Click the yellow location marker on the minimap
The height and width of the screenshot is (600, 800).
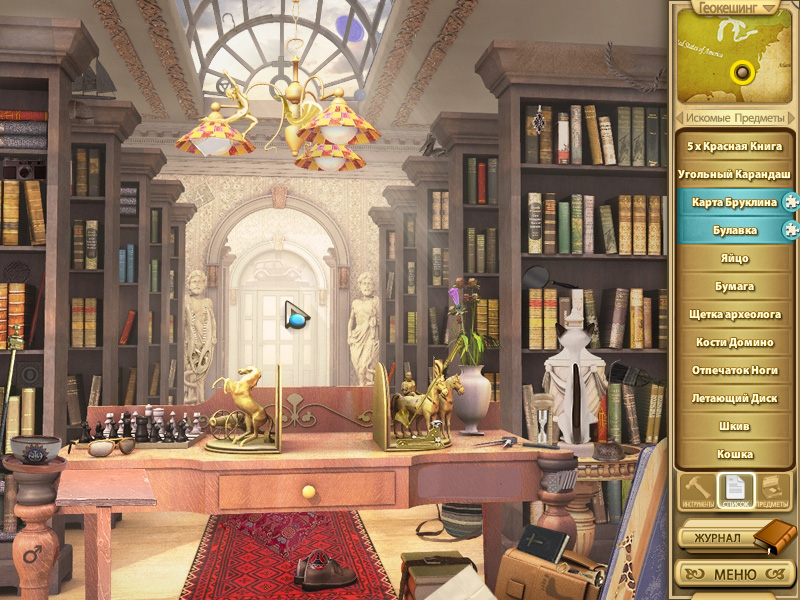(742, 72)
